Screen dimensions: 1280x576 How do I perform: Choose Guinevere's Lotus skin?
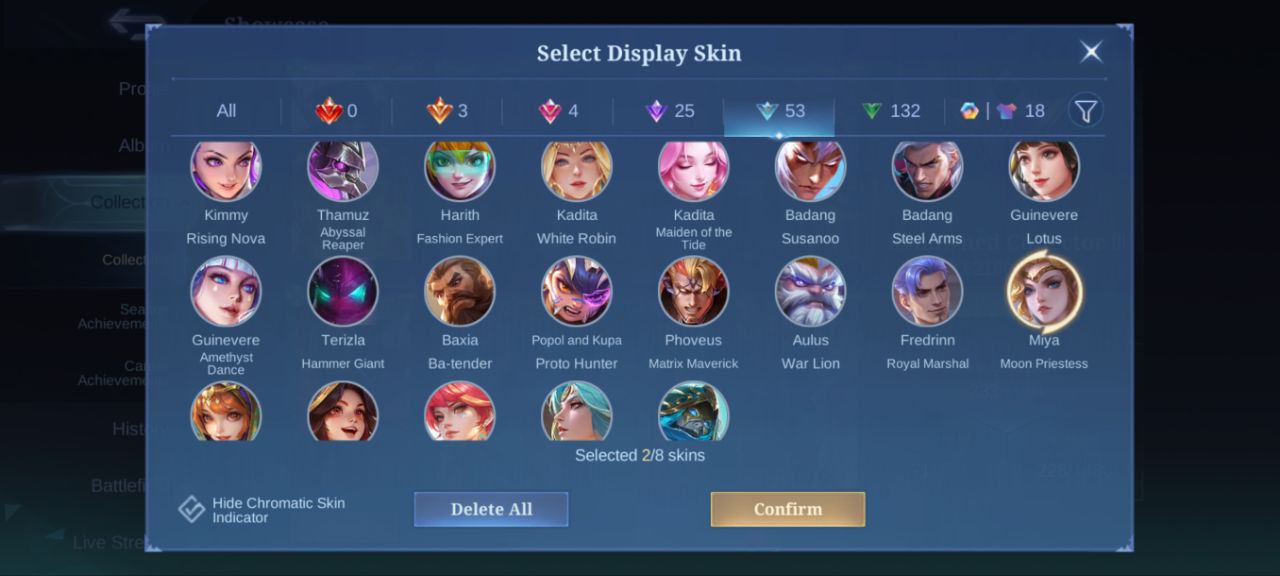click(1044, 170)
